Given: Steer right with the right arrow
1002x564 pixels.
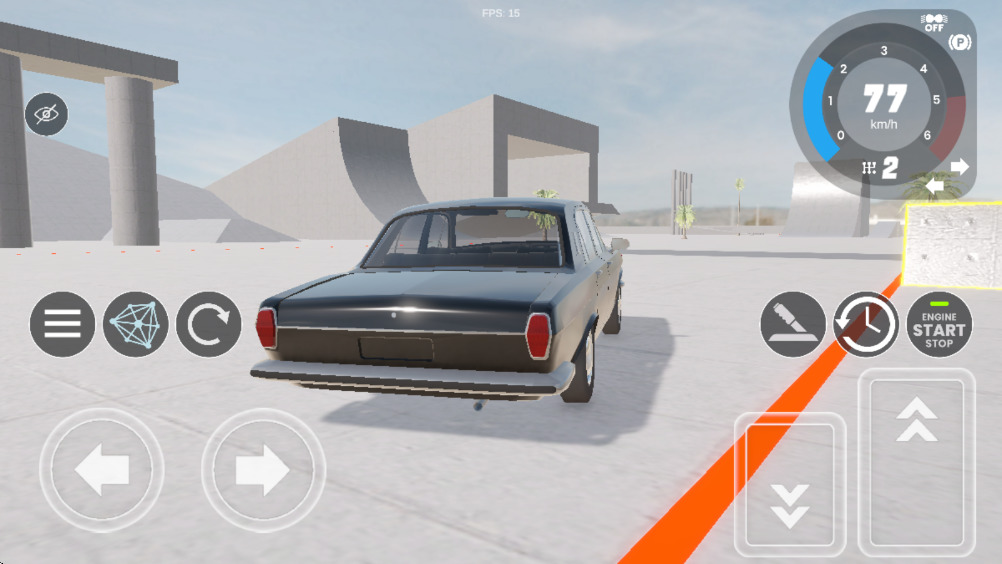Looking at the screenshot, I should click(x=263, y=470).
